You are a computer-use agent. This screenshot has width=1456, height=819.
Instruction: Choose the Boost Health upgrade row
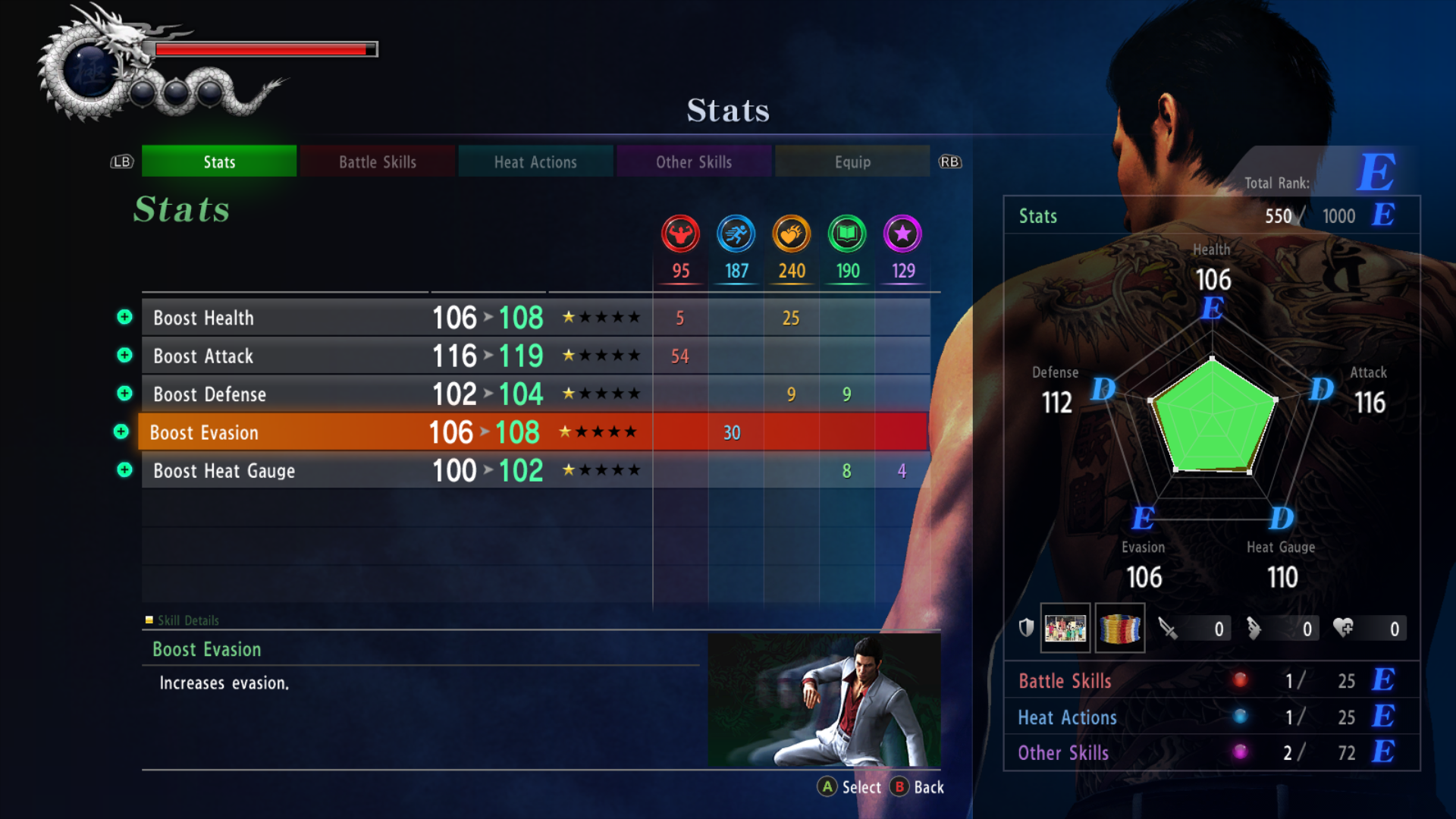(x=394, y=318)
